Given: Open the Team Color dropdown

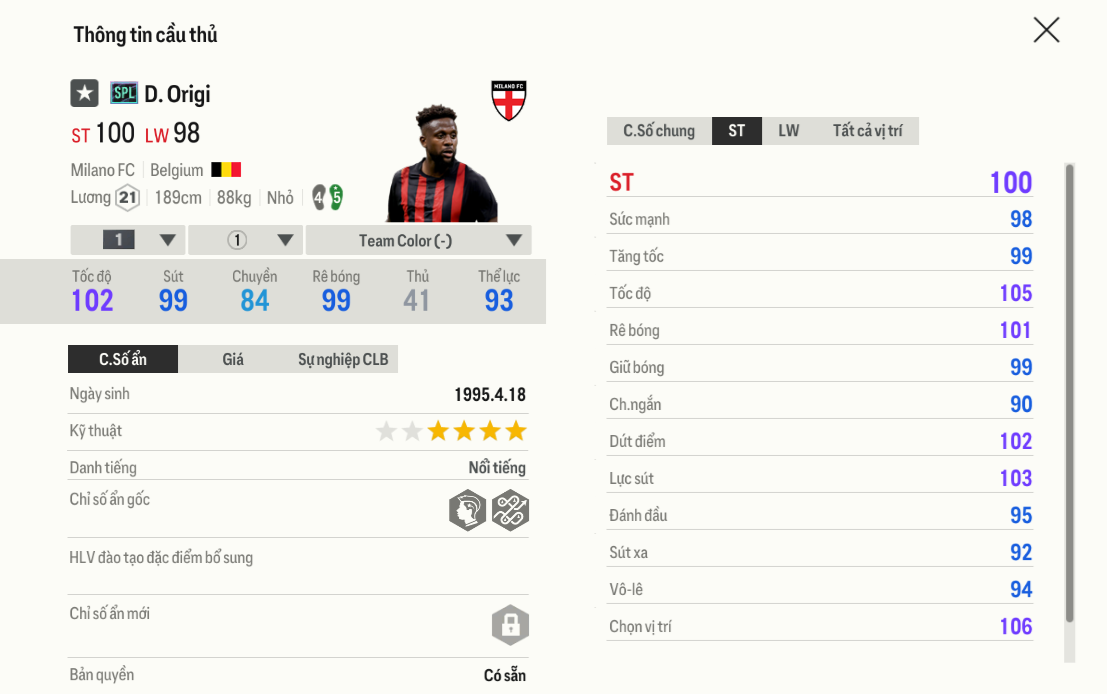Looking at the screenshot, I should pos(418,240).
